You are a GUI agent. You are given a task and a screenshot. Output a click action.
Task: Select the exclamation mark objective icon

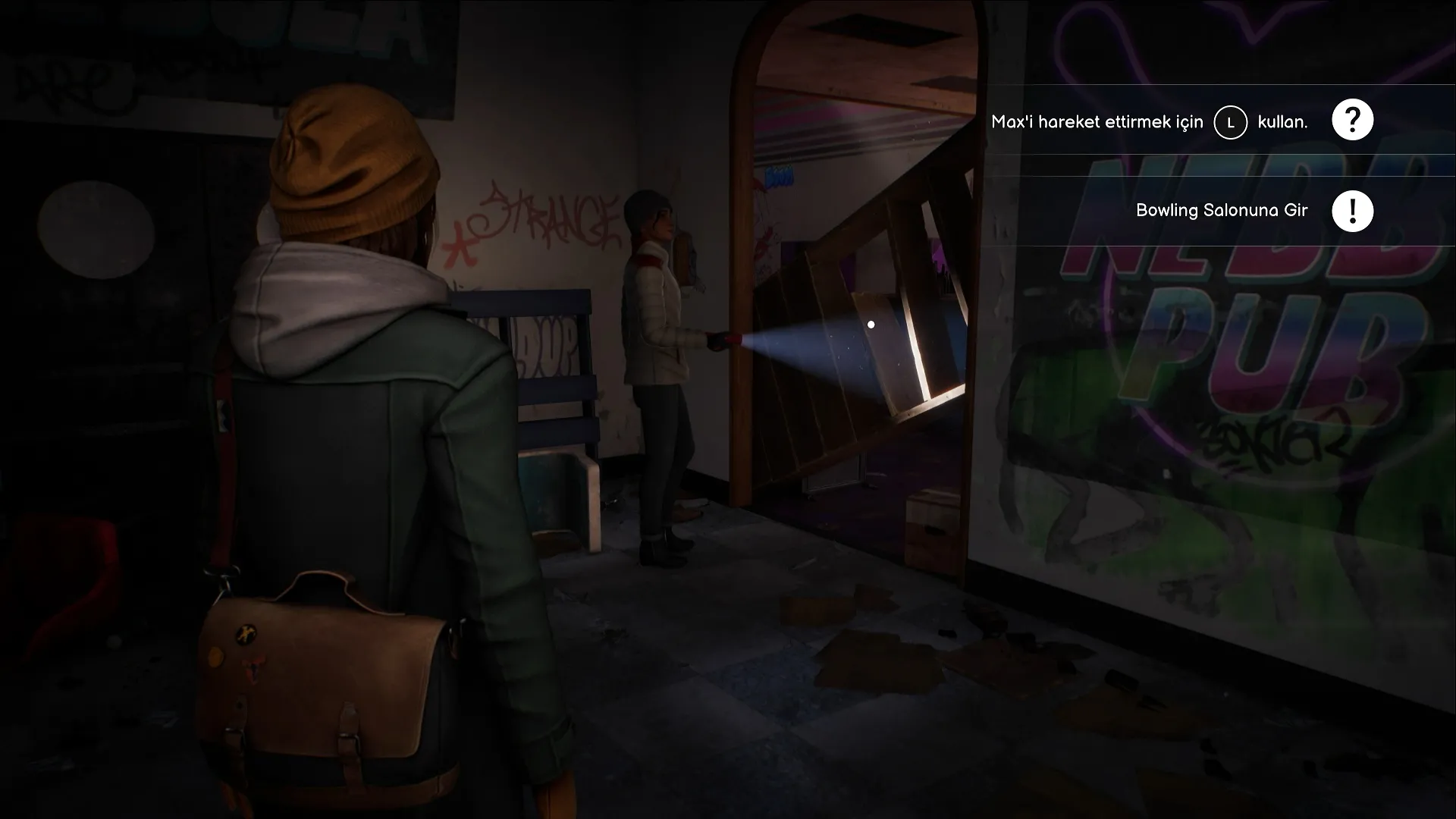coord(1352,211)
